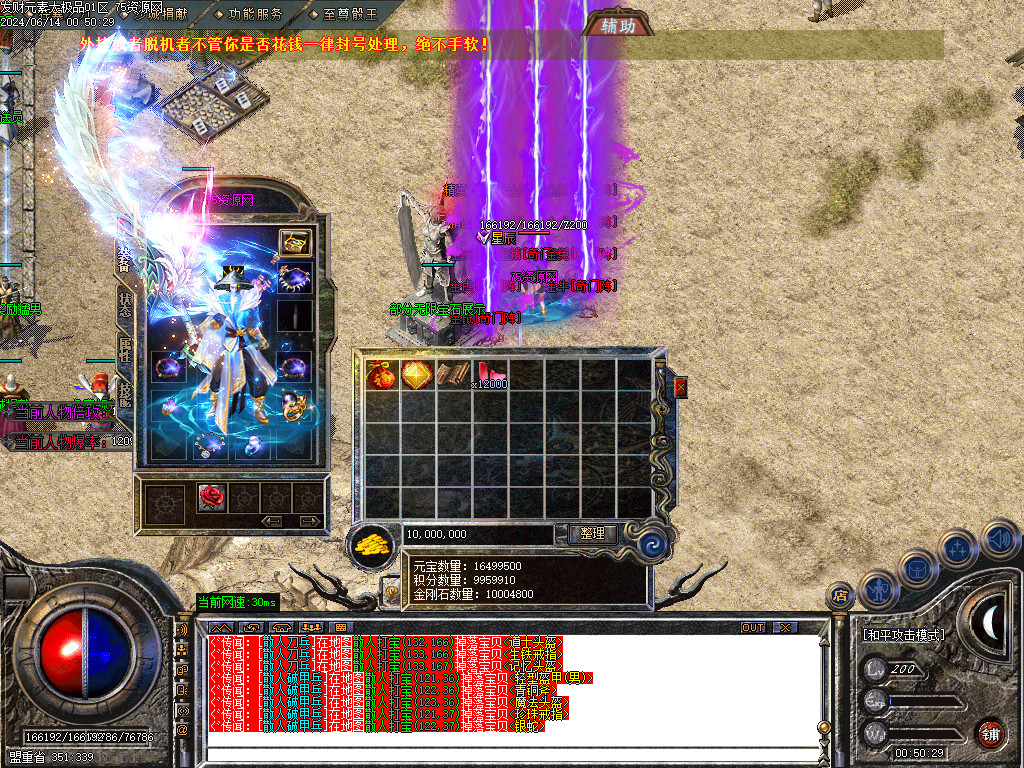Screen dimensions: 1024x768
Task: Sort the bag with 整理 button
Action: [x=592, y=534]
